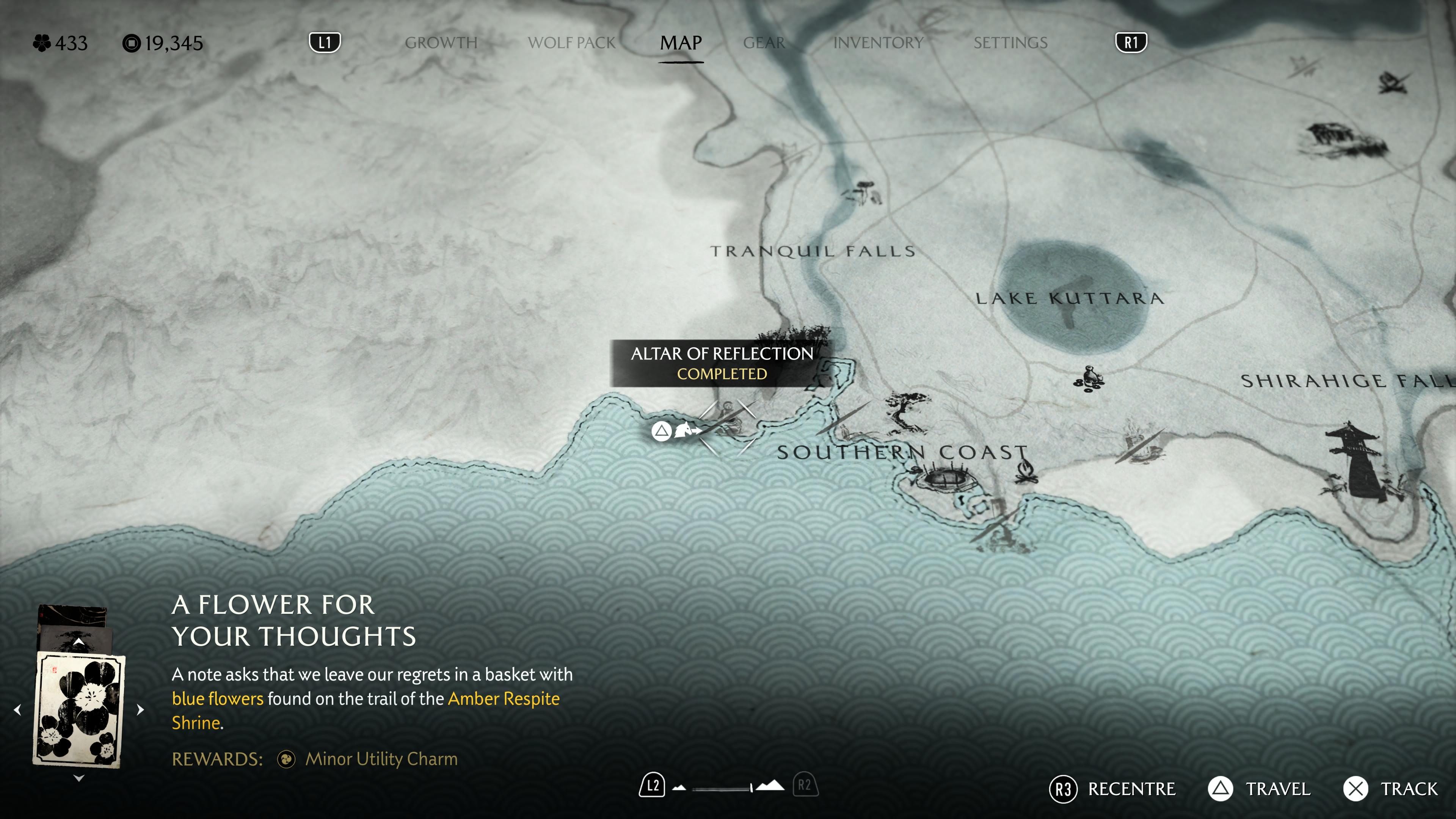Open the Wolf Pack tab
Image resolution: width=1456 pixels, height=819 pixels.
tap(571, 43)
